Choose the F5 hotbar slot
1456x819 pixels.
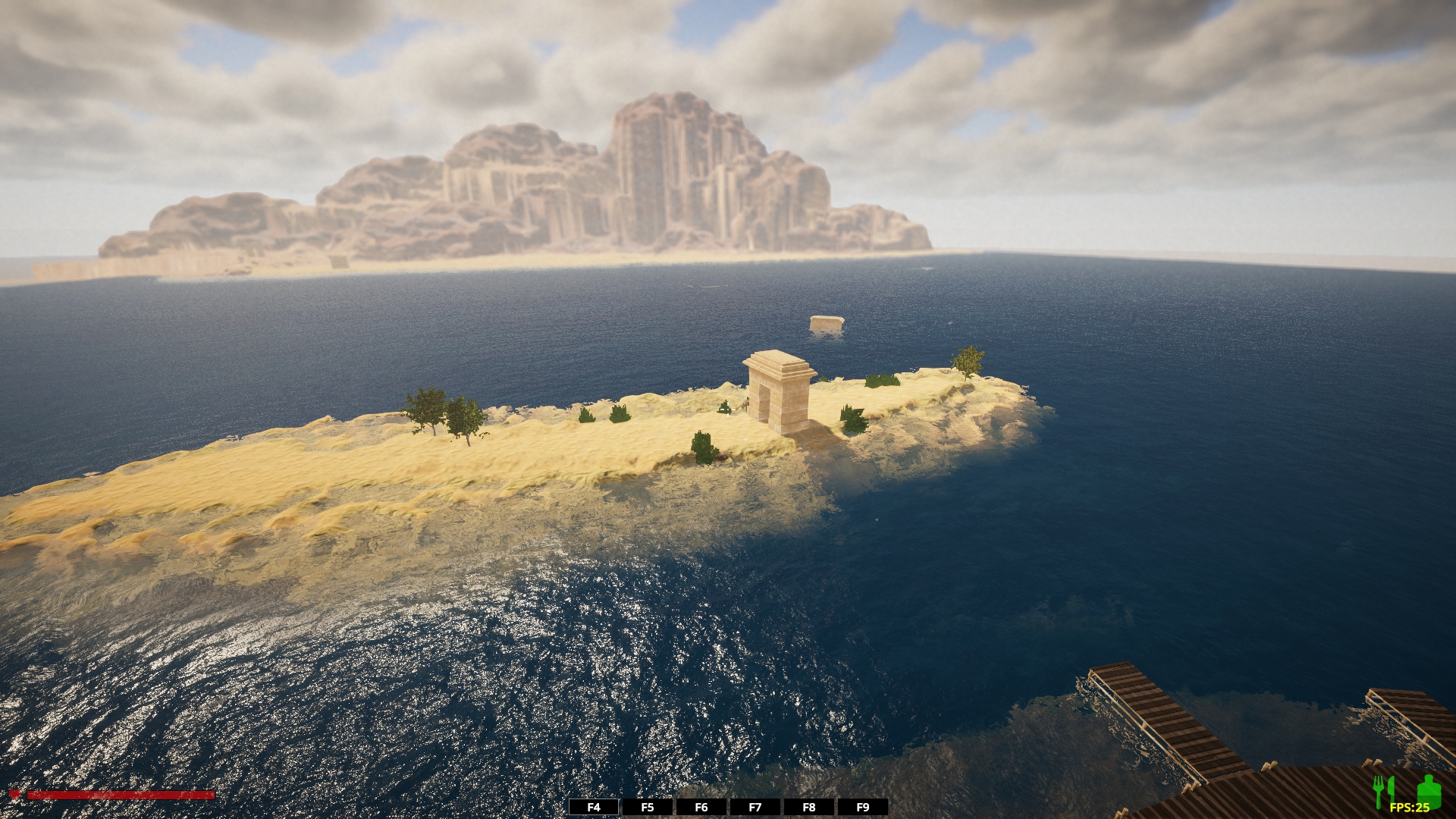(x=648, y=808)
